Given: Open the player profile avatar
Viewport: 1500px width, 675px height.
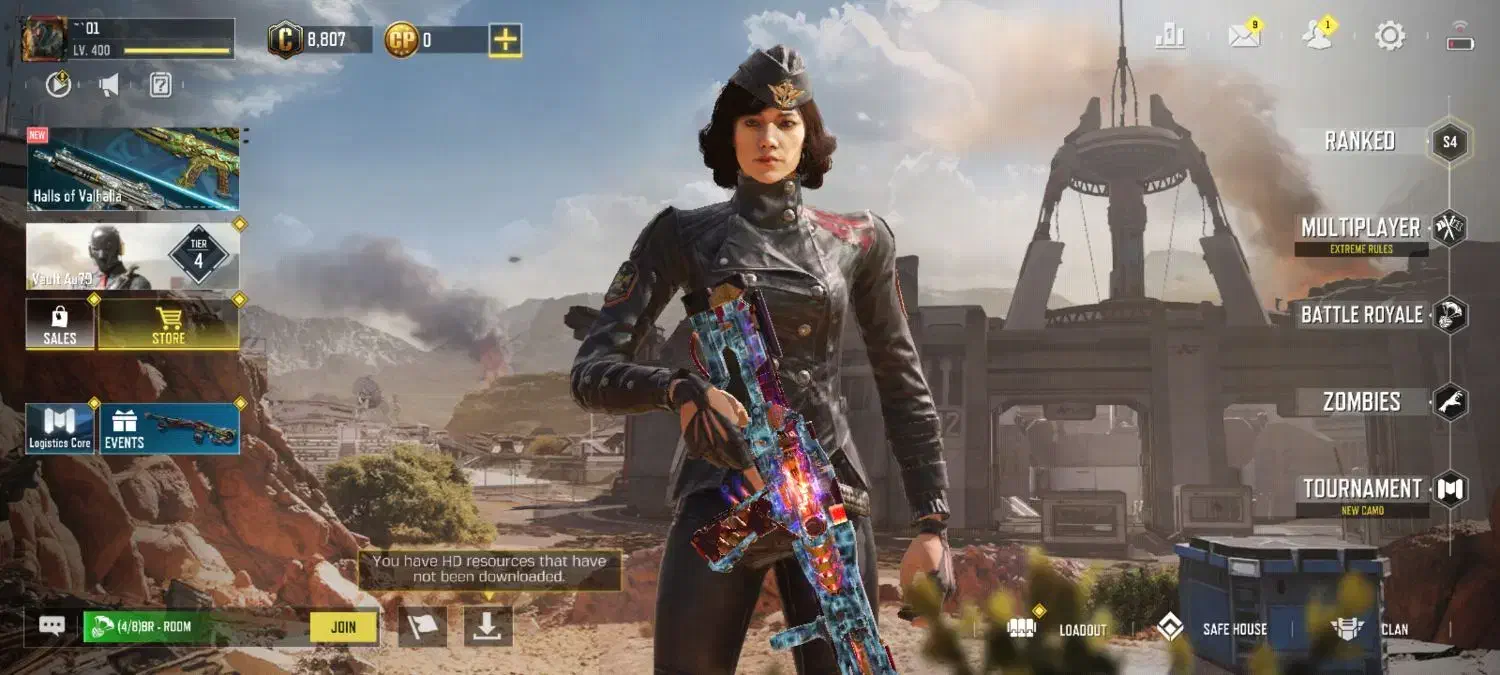Looking at the screenshot, I should (44, 39).
